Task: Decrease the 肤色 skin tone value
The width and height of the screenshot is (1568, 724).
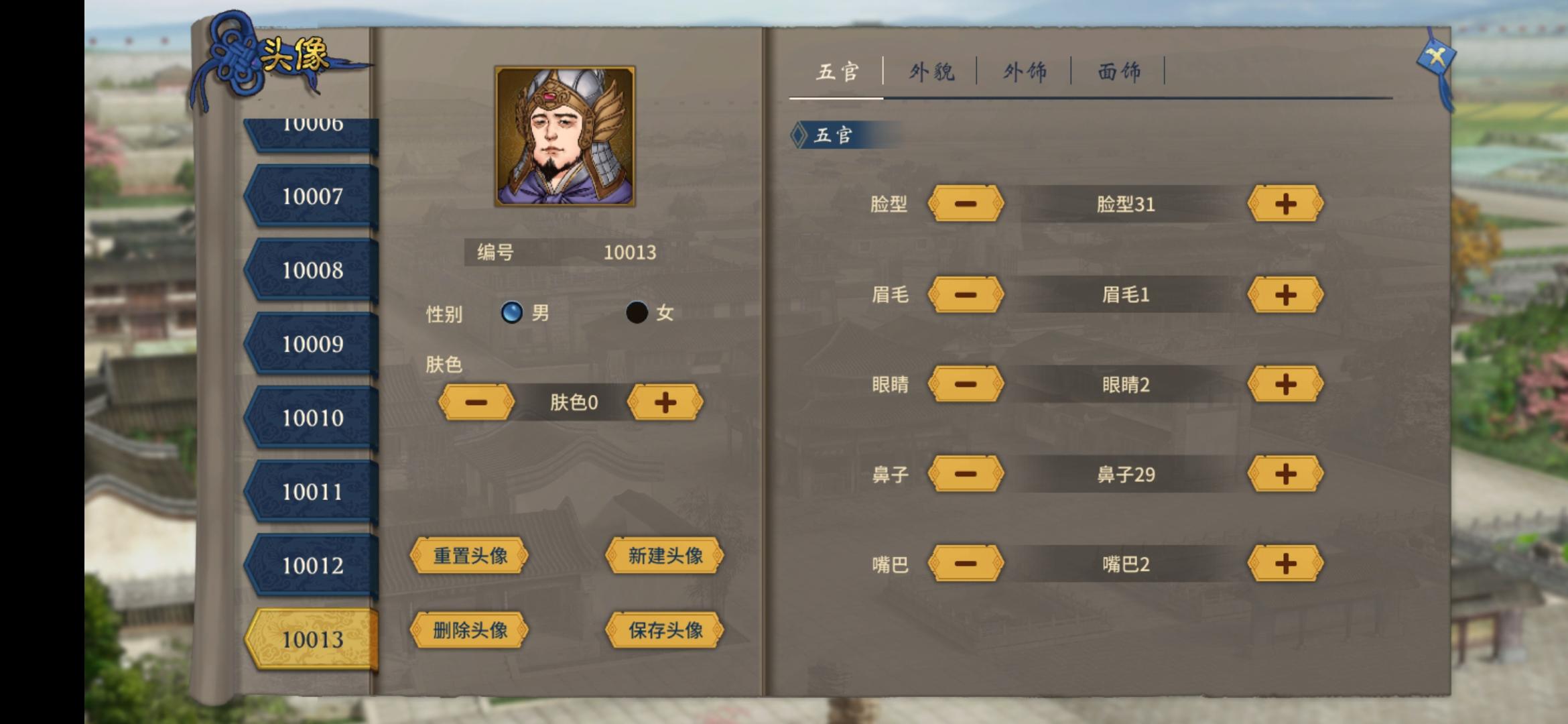Action: pos(476,402)
